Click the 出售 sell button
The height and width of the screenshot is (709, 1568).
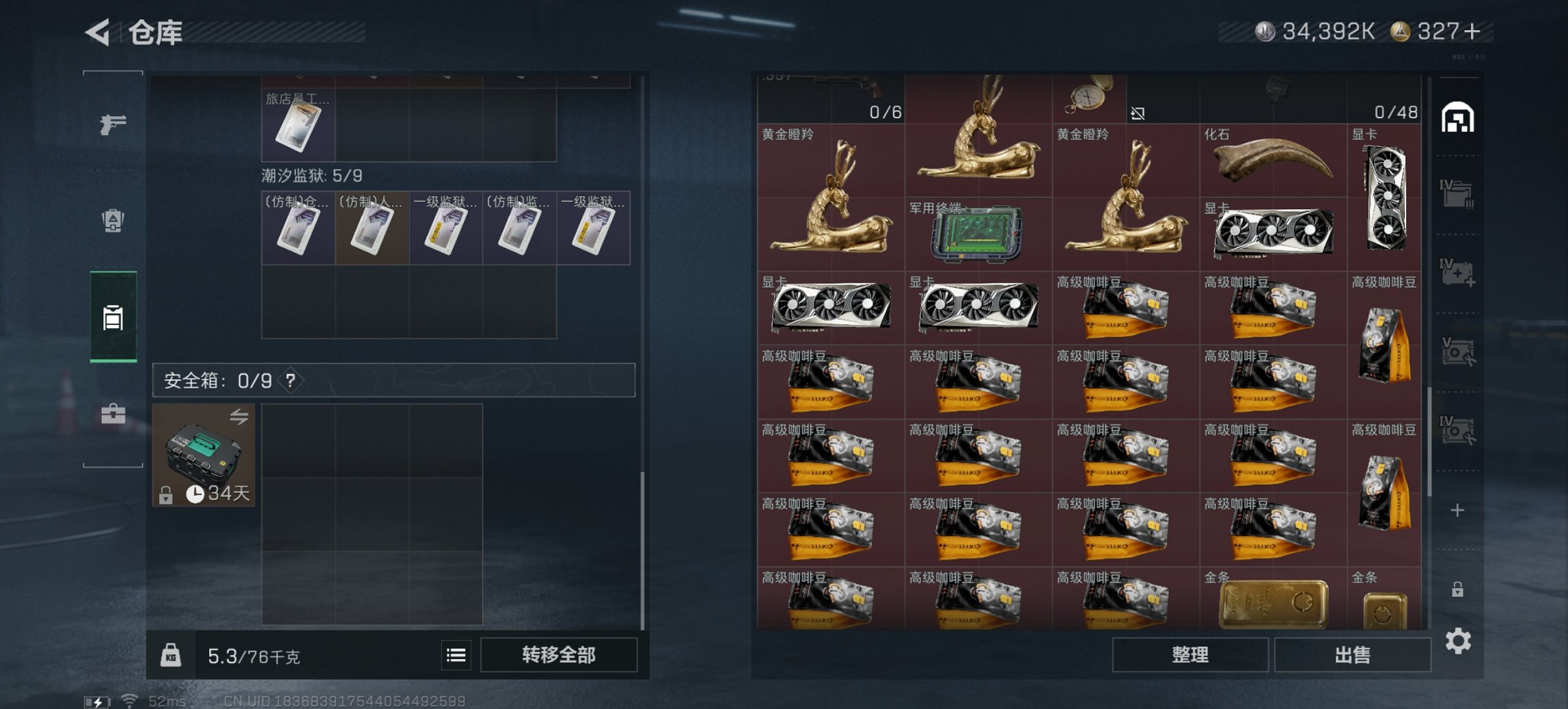(x=1353, y=654)
